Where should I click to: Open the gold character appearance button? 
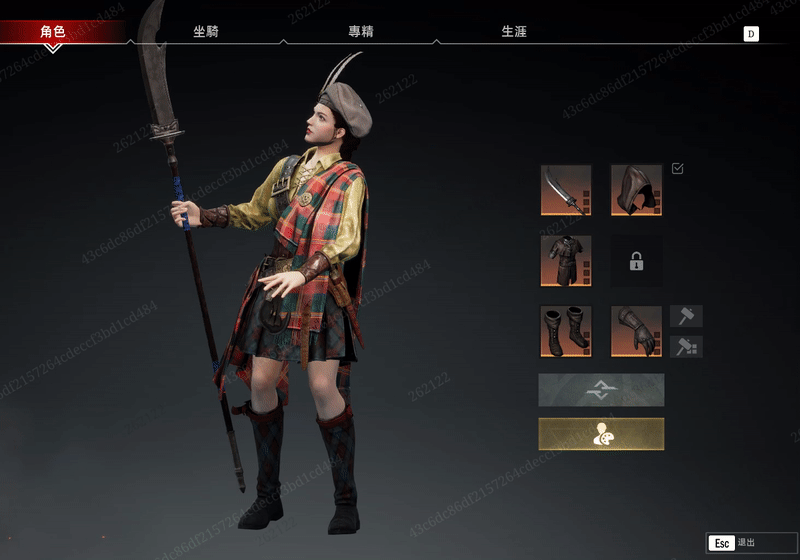601,434
